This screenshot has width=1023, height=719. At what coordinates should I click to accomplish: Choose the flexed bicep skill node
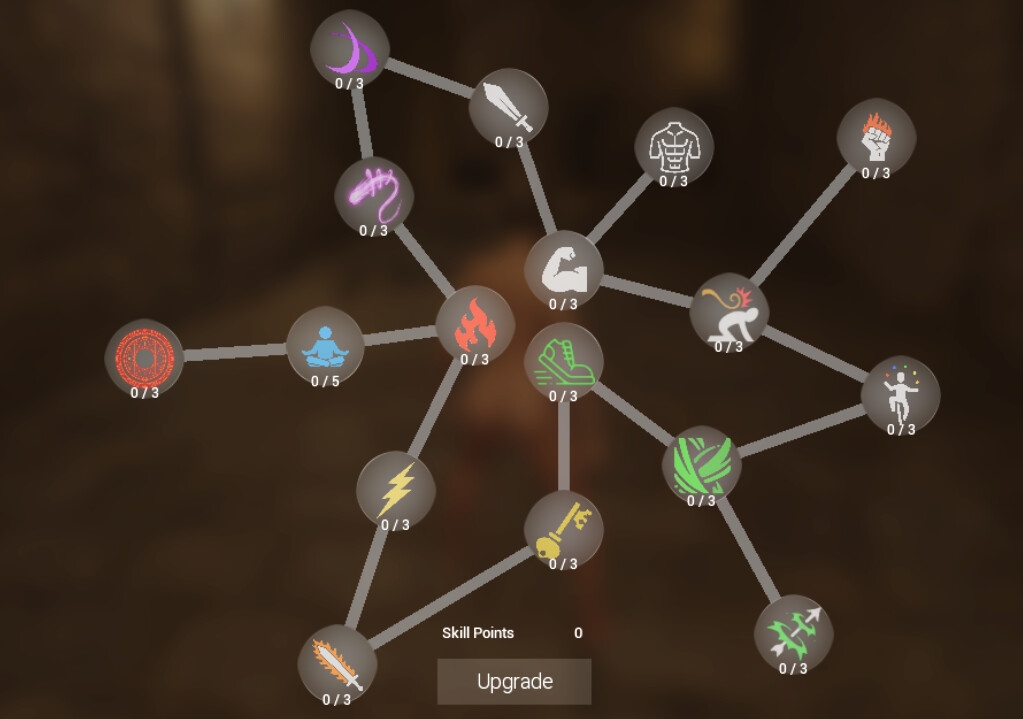pyautogui.click(x=563, y=269)
